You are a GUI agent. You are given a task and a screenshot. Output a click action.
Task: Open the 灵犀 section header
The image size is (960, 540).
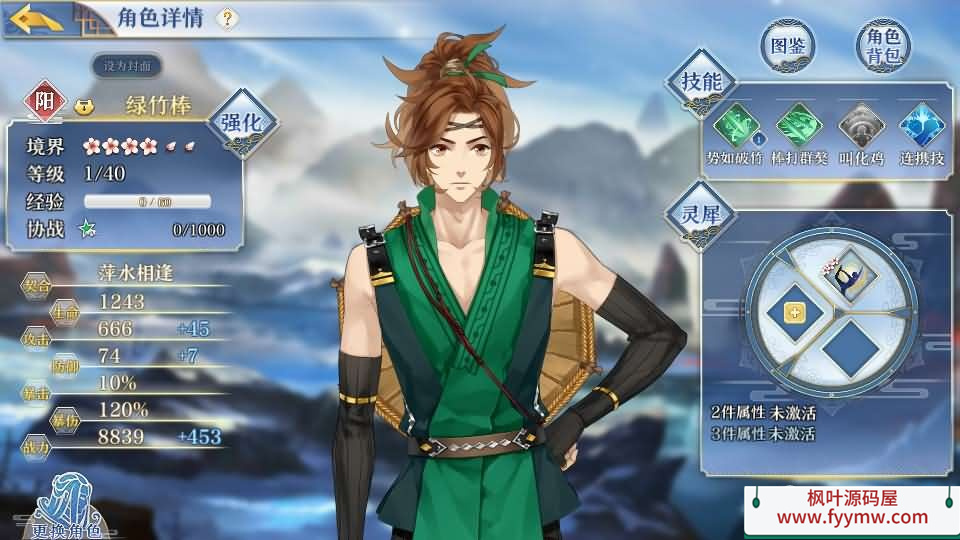(700, 213)
